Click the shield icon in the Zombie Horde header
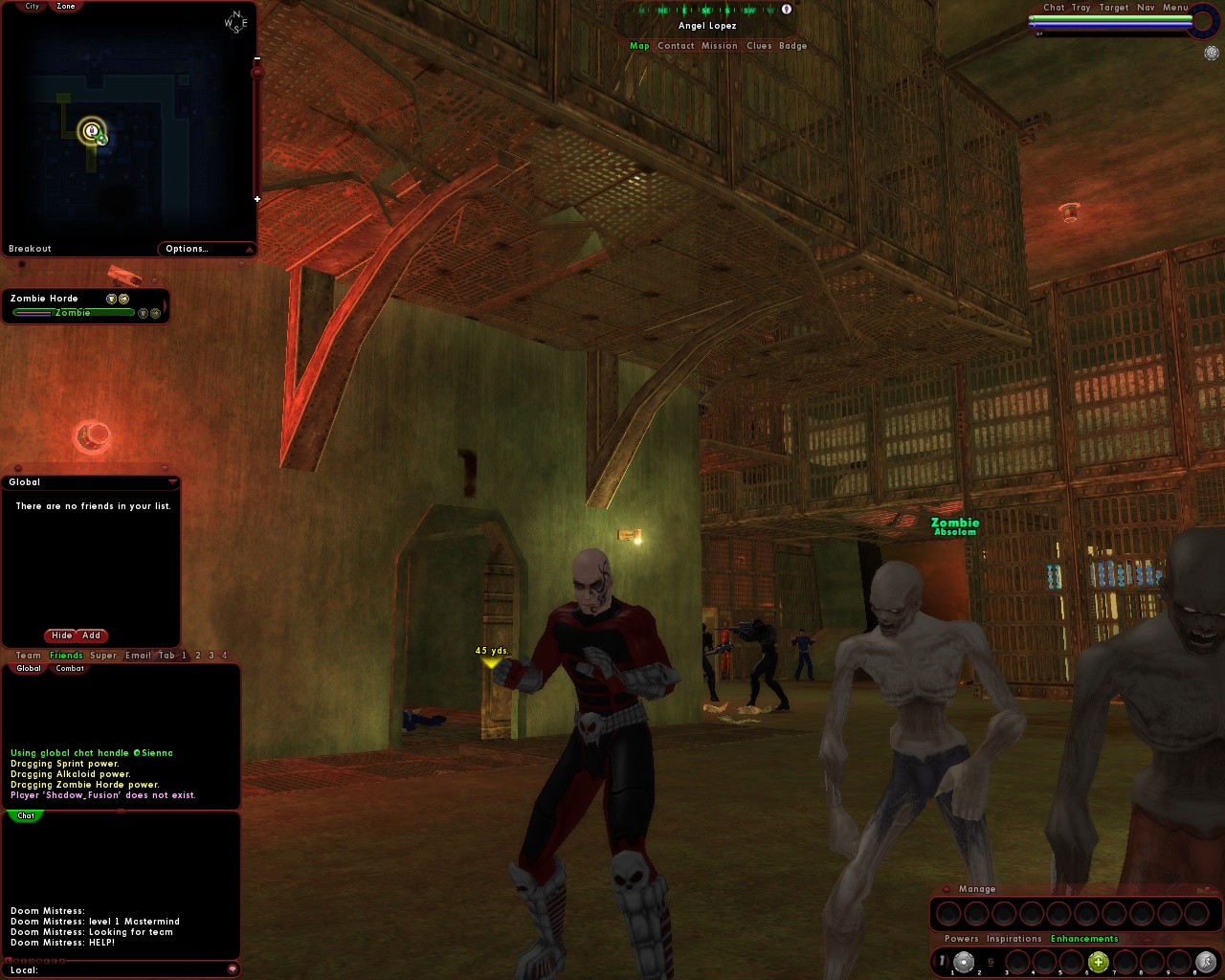 tap(110, 299)
